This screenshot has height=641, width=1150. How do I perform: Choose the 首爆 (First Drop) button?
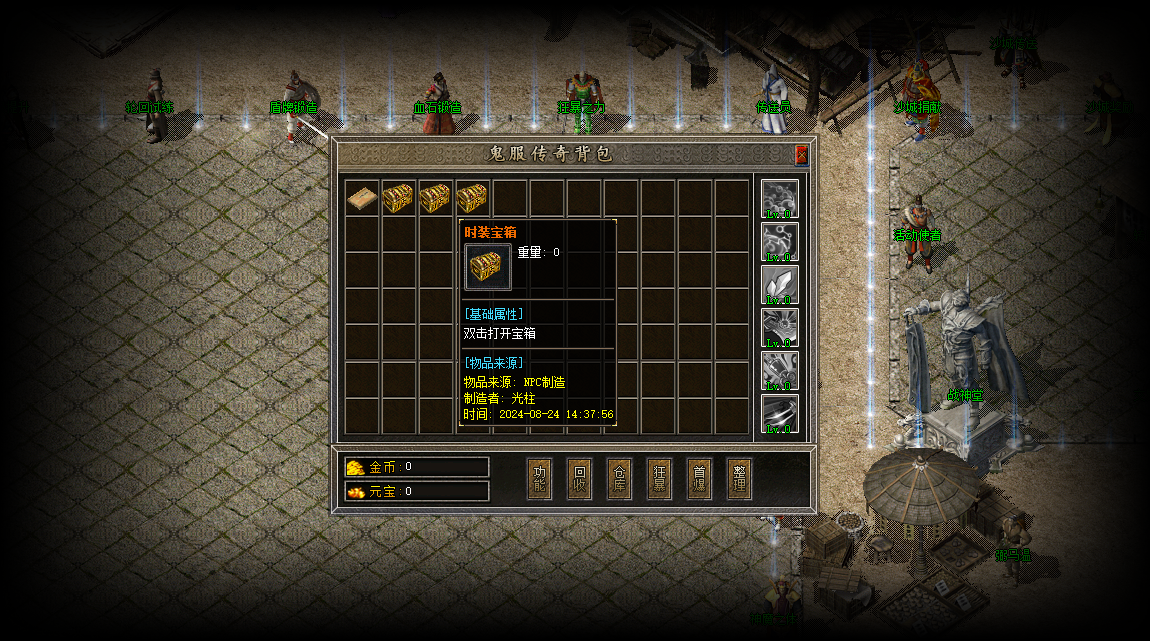[x=700, y=479]
